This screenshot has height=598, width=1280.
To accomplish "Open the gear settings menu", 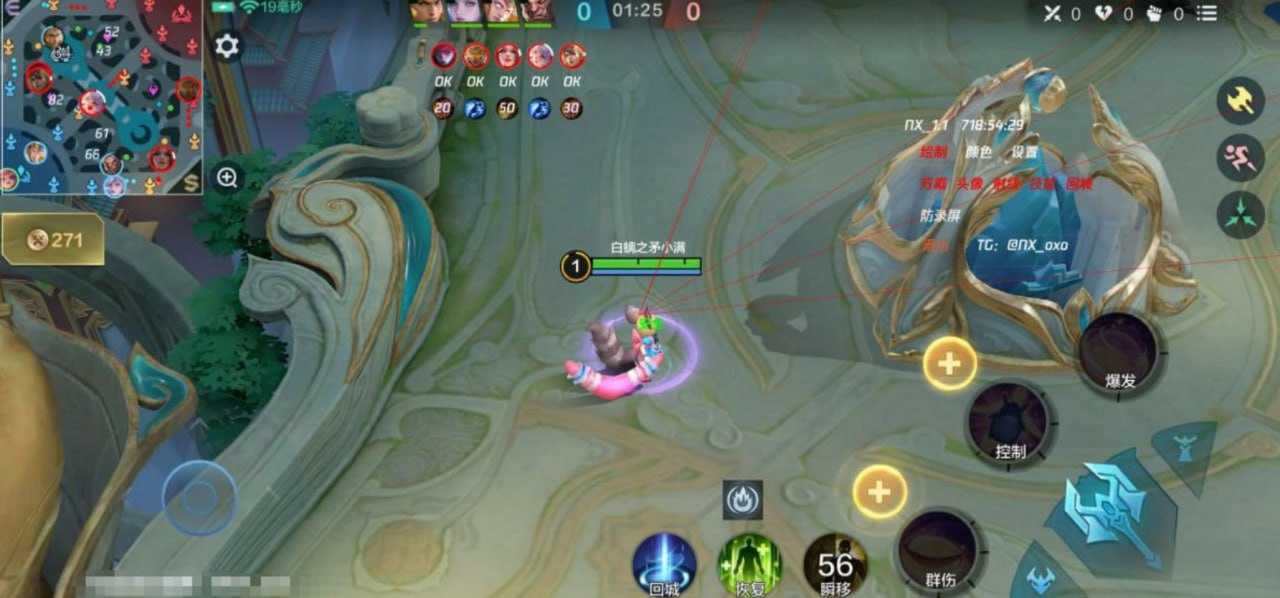I will point(227,46).
